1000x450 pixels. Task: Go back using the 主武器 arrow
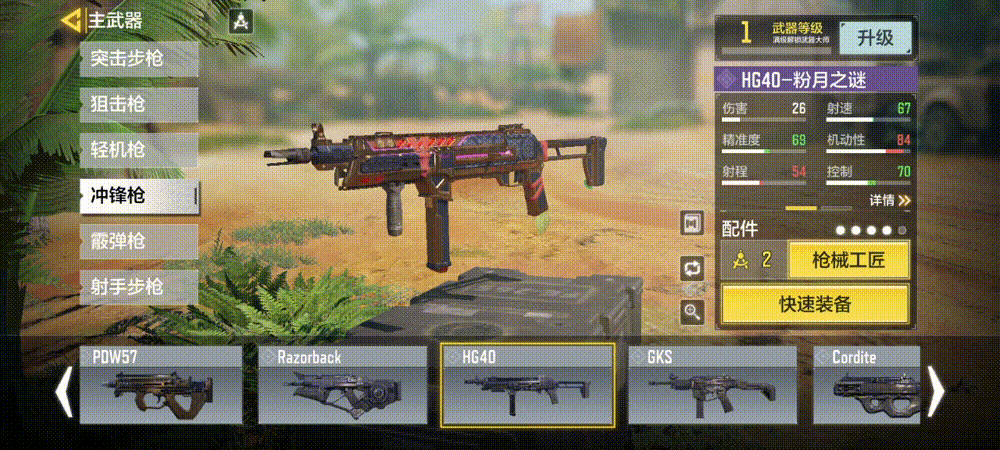71,20
